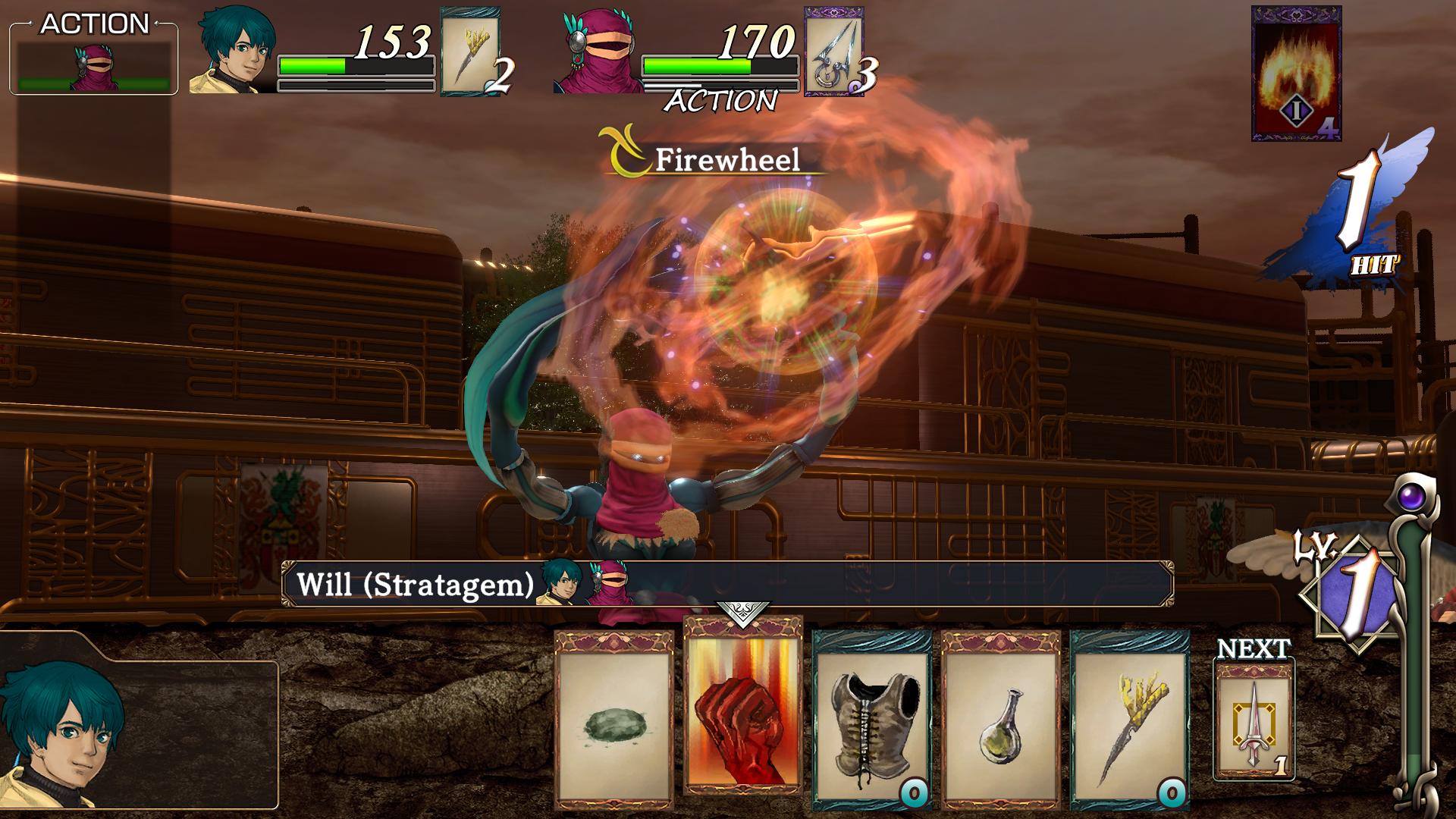This screenshot has height=819, width=1456.
Task: Select the green stone card in hand
Action: 613,720
